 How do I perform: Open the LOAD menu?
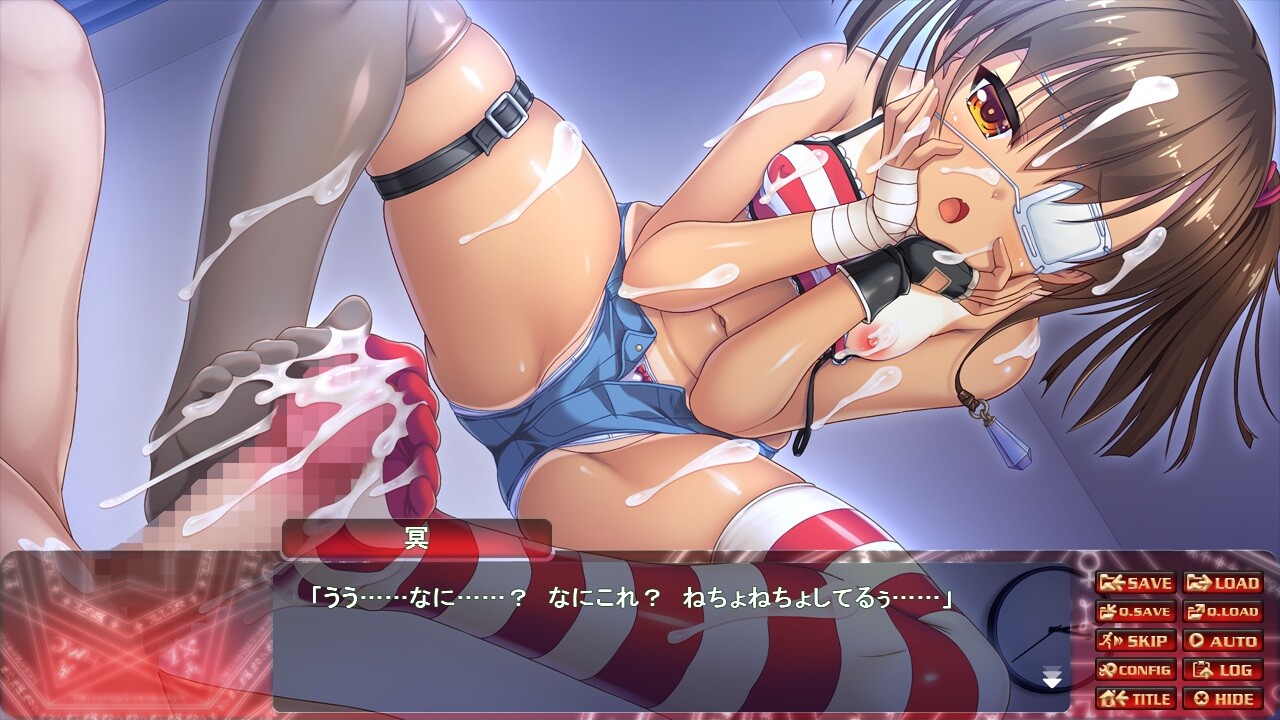1222,583
